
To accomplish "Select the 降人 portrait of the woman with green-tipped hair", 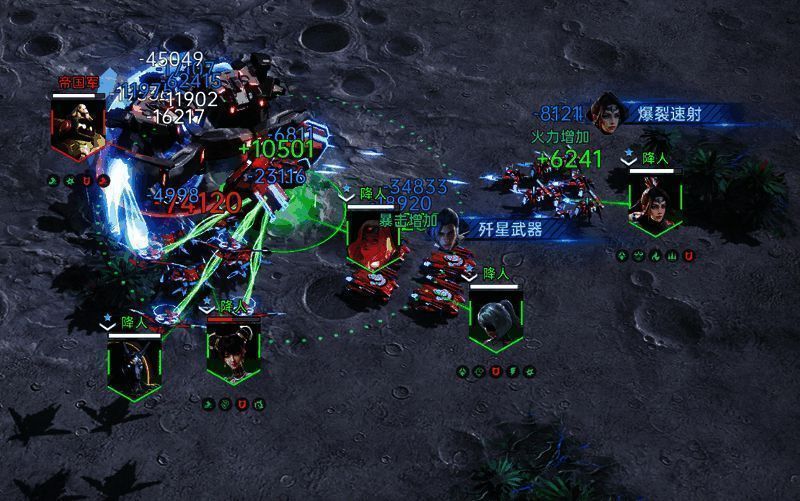I will tap(655, 204).
